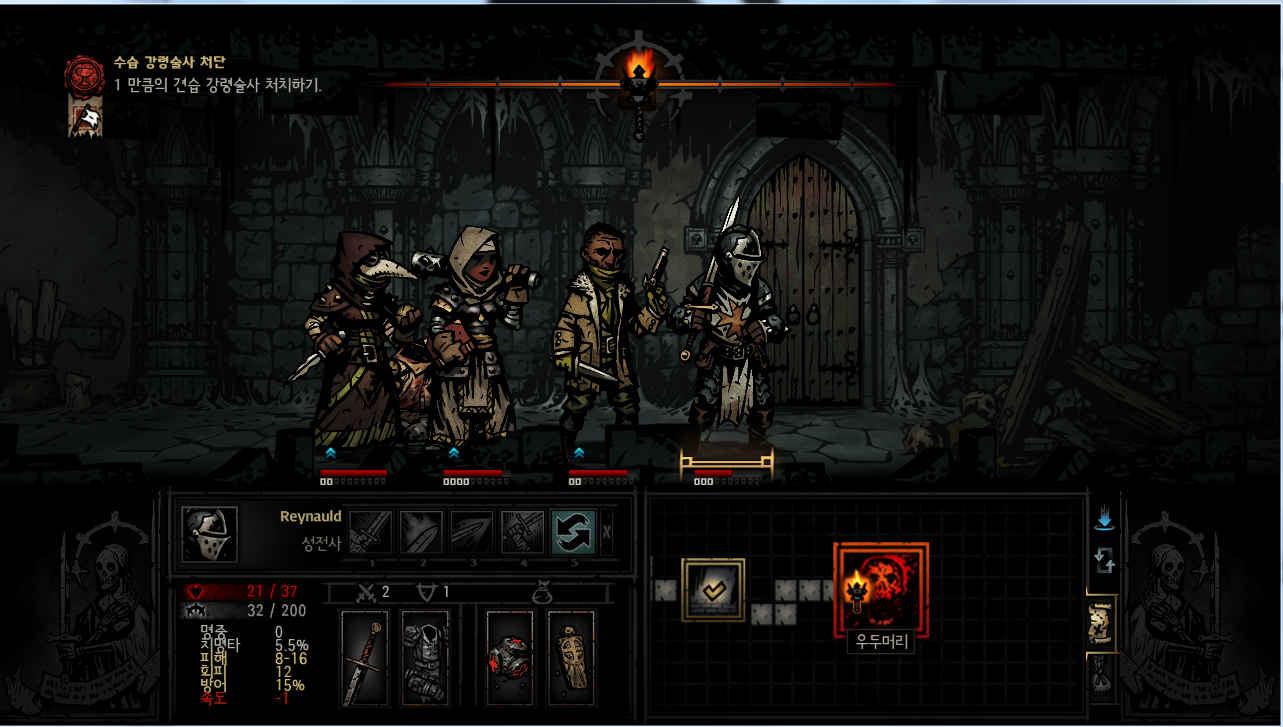Inspect the equipped longsword weapon slot
This screenshot has width=1283, height=727.
tap(364, 656)
